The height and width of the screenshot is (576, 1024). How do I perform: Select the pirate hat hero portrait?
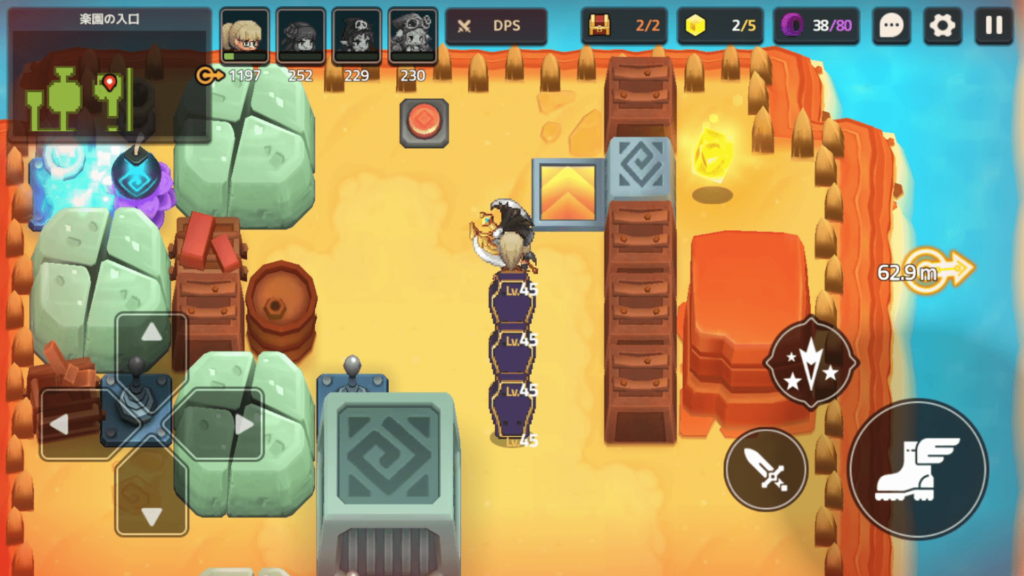pyautogui.click(x=356, y=36)
